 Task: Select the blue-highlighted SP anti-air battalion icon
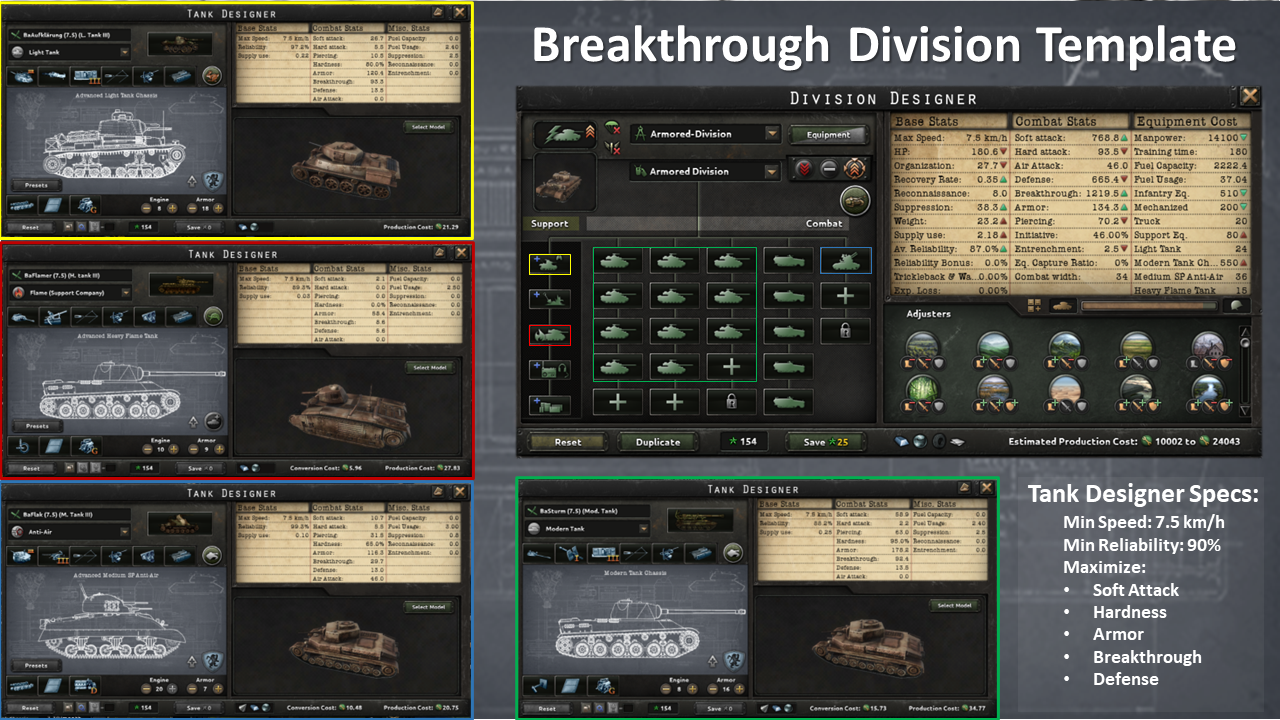(x=845, y=261)
